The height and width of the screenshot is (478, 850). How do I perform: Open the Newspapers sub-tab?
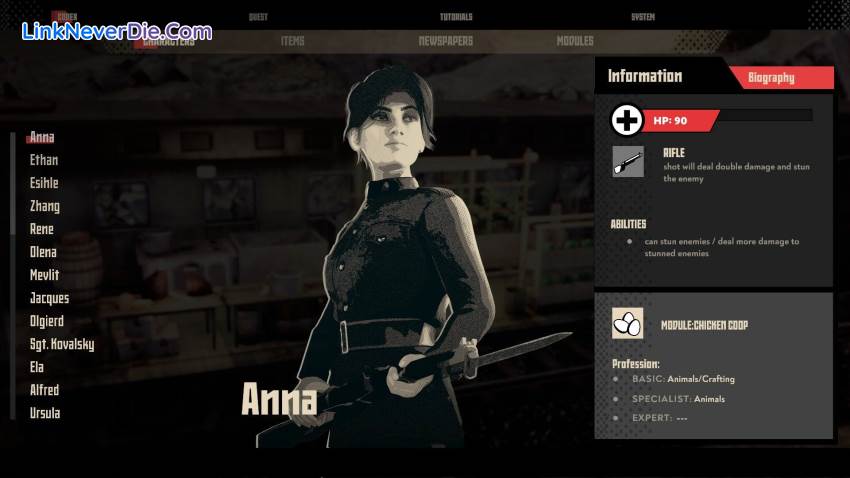tap(446, 41)
